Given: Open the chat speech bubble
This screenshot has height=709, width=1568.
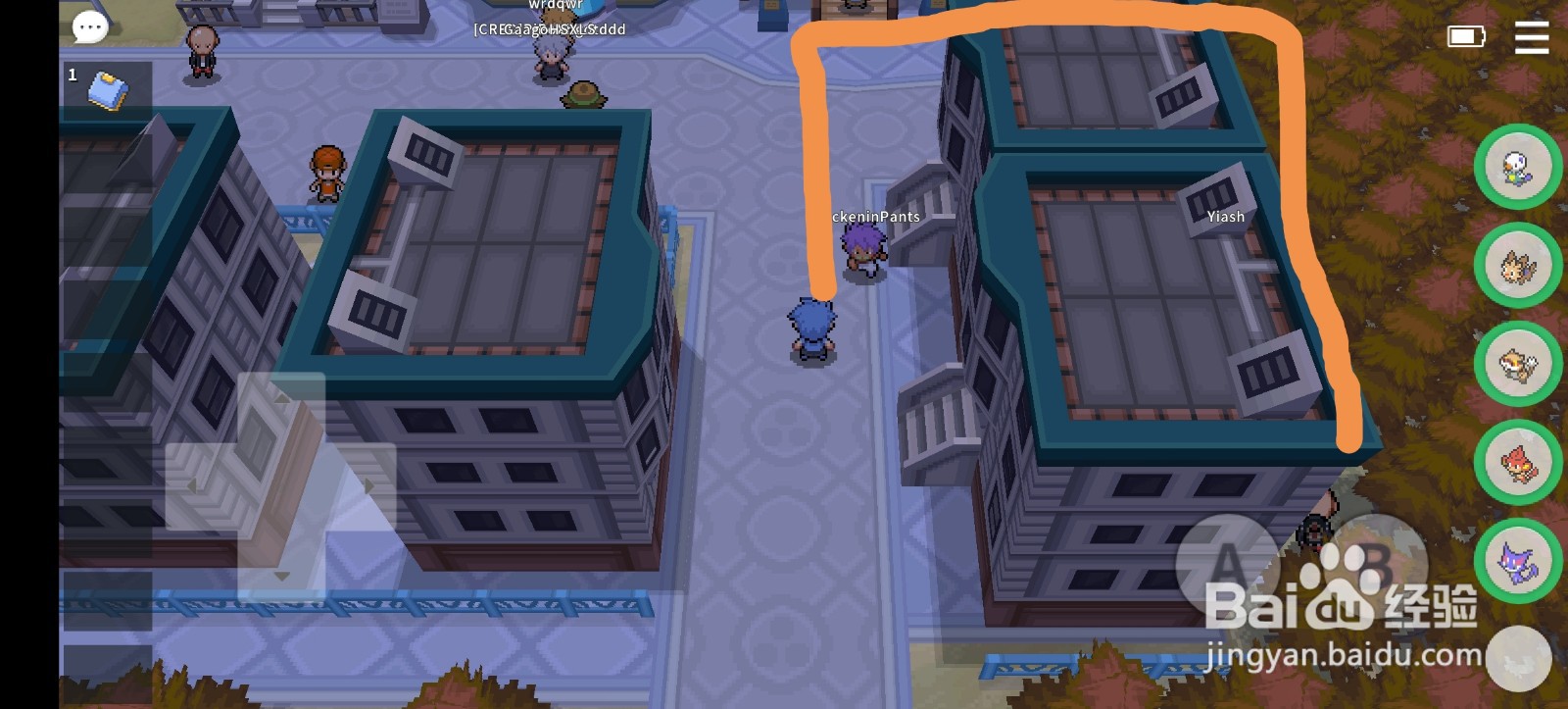Looking at the screenshot, I should pos(89,26).
